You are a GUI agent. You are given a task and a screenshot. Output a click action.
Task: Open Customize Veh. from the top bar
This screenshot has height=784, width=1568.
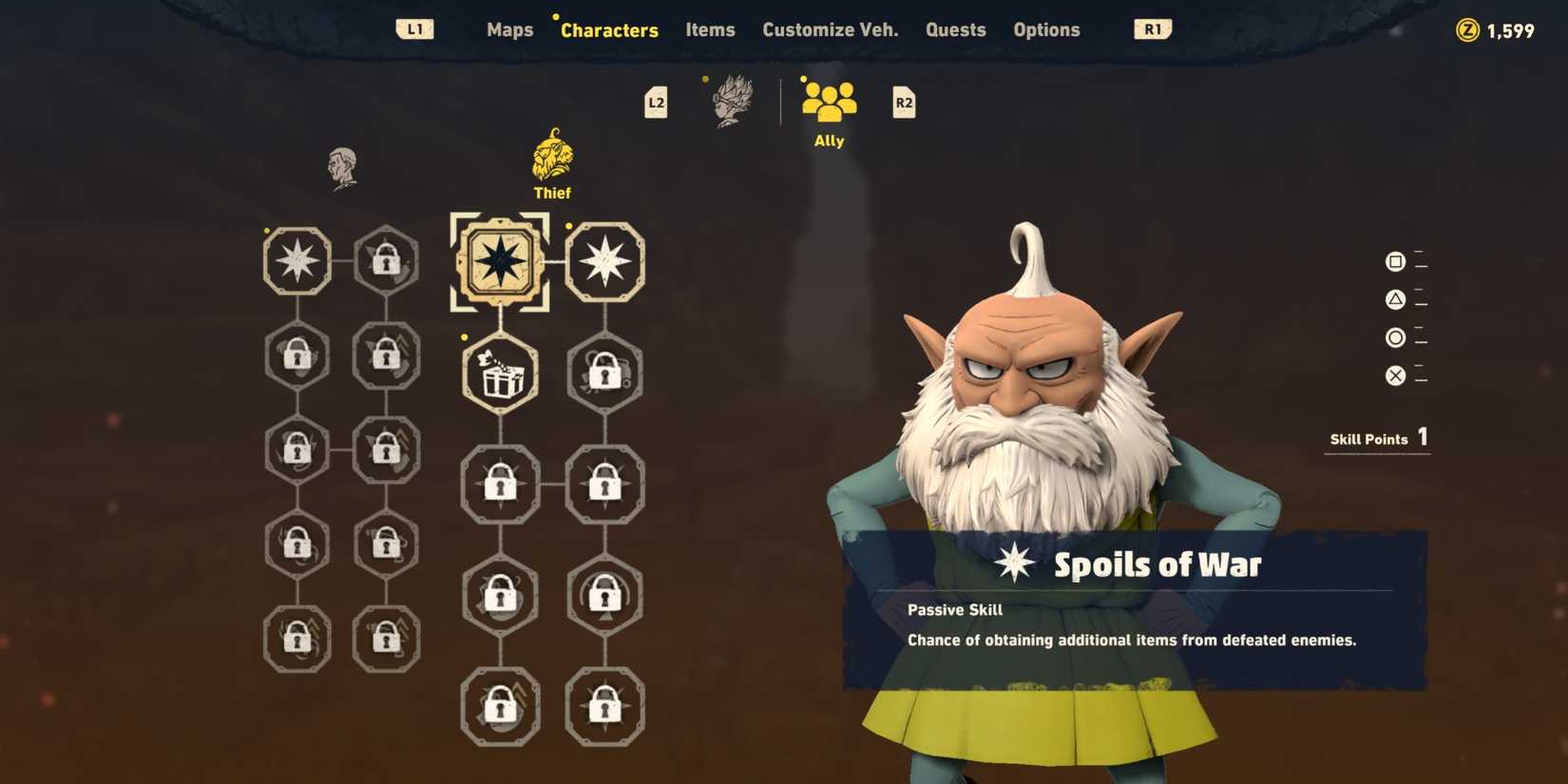point(830,29)
